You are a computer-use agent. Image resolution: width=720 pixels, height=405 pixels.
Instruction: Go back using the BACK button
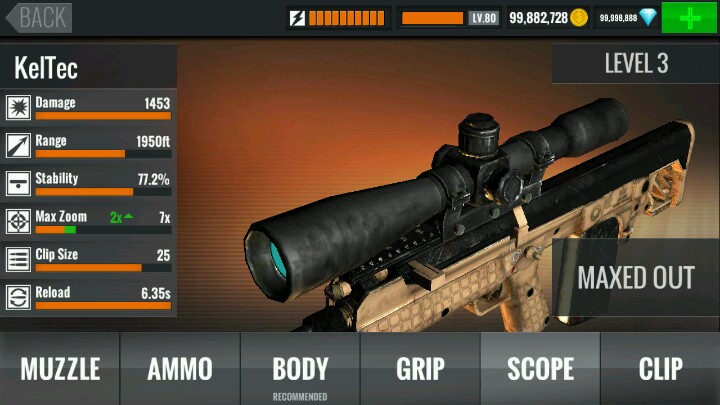click(36, 17)
